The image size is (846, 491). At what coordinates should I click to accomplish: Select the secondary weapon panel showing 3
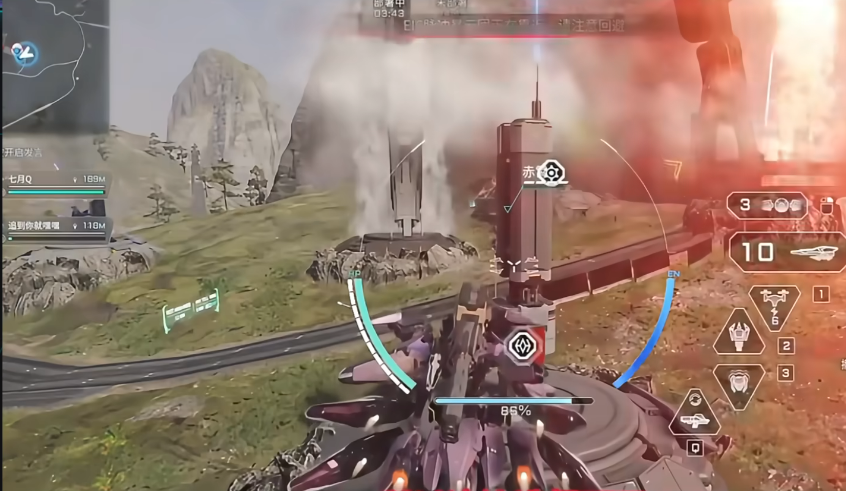[x=767, y=205]
